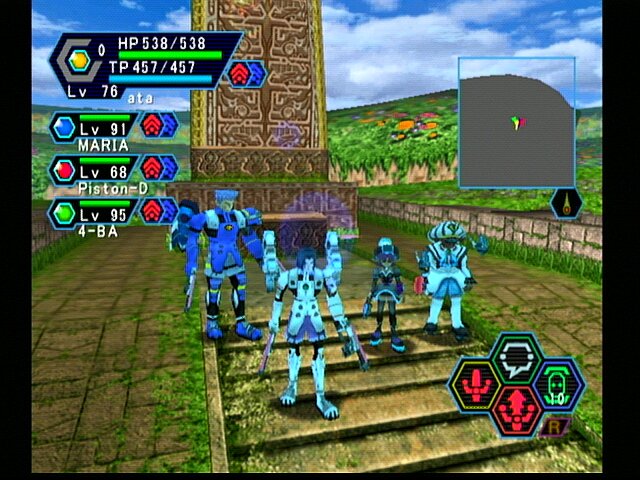Image resolution: width=640 pixels, height=480 pixels.
Task: Use the green item hexagon showing 10
Action: [558, 384]
